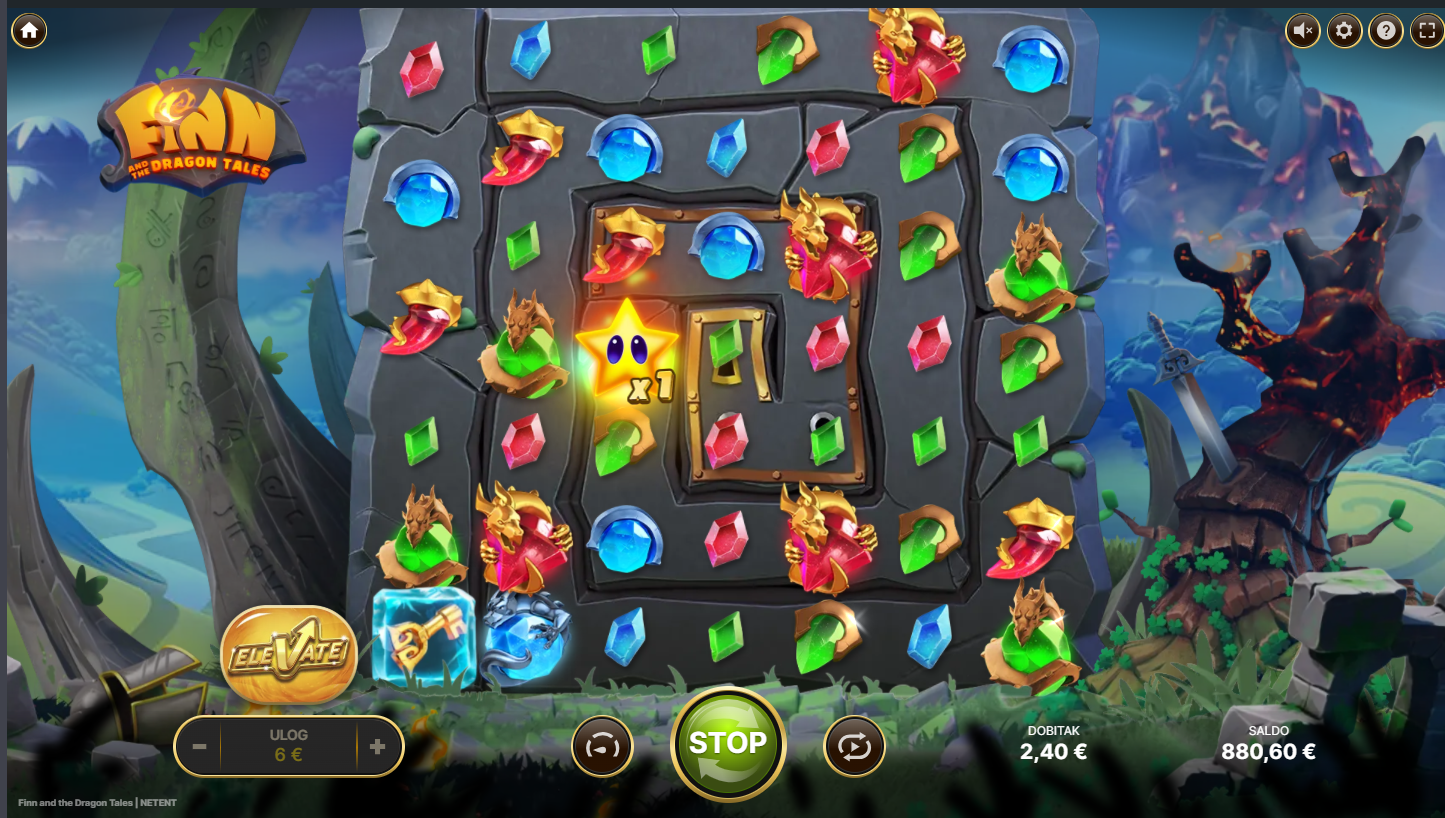Activate the golden Elevate button

[289, 655]
